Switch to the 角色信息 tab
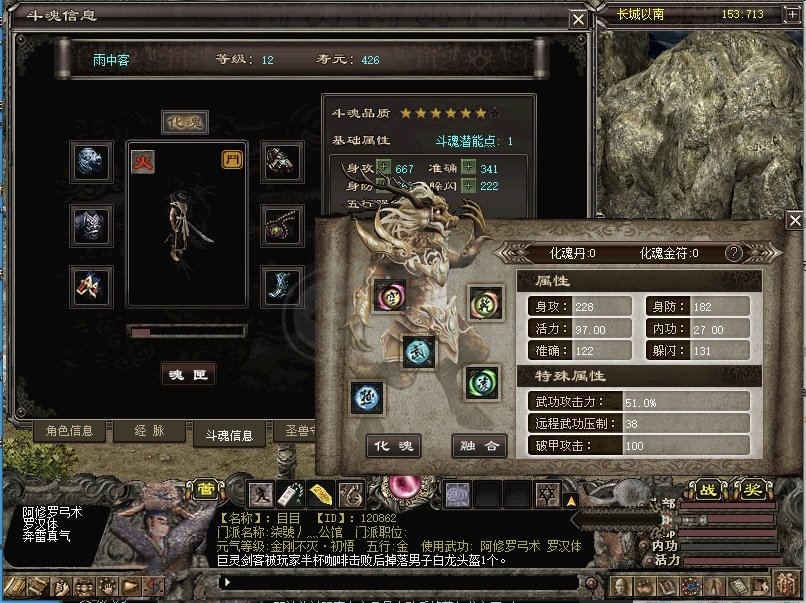Image resolution: width=806 pixels, height=603 pixels. coord(70,431)
